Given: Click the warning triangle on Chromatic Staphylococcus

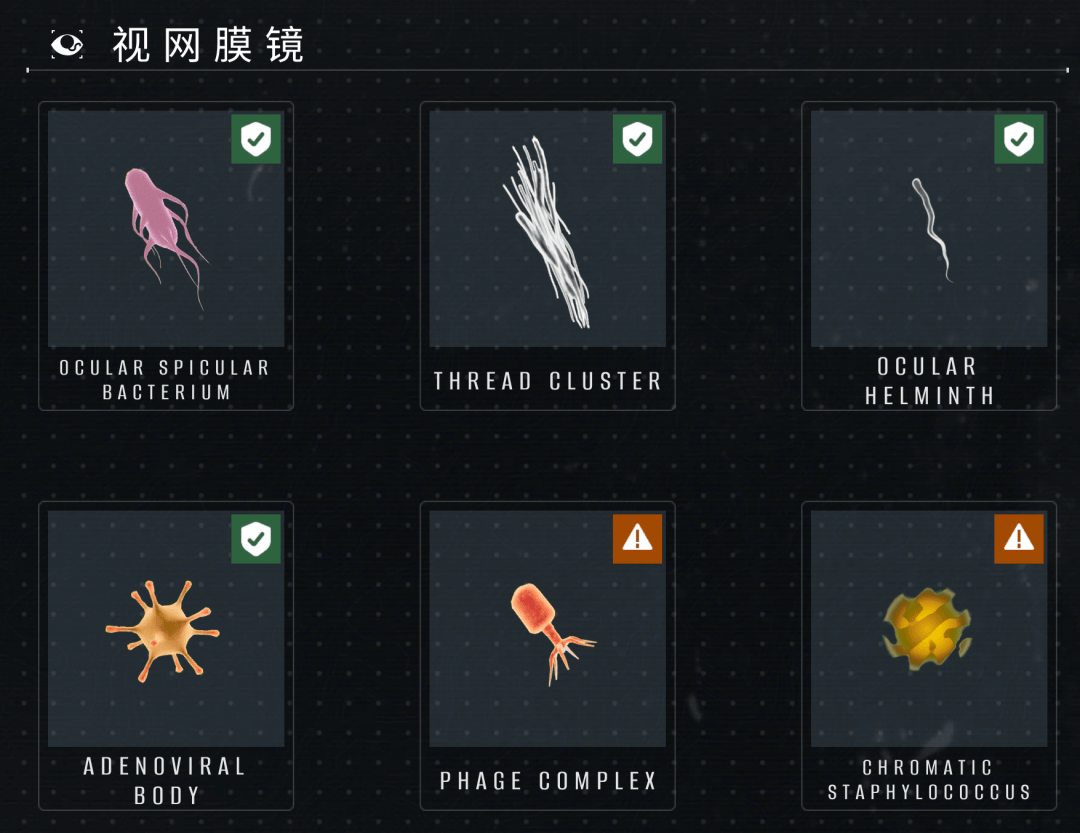Looking at the screenshot, I should click(x=1018, y=539).
